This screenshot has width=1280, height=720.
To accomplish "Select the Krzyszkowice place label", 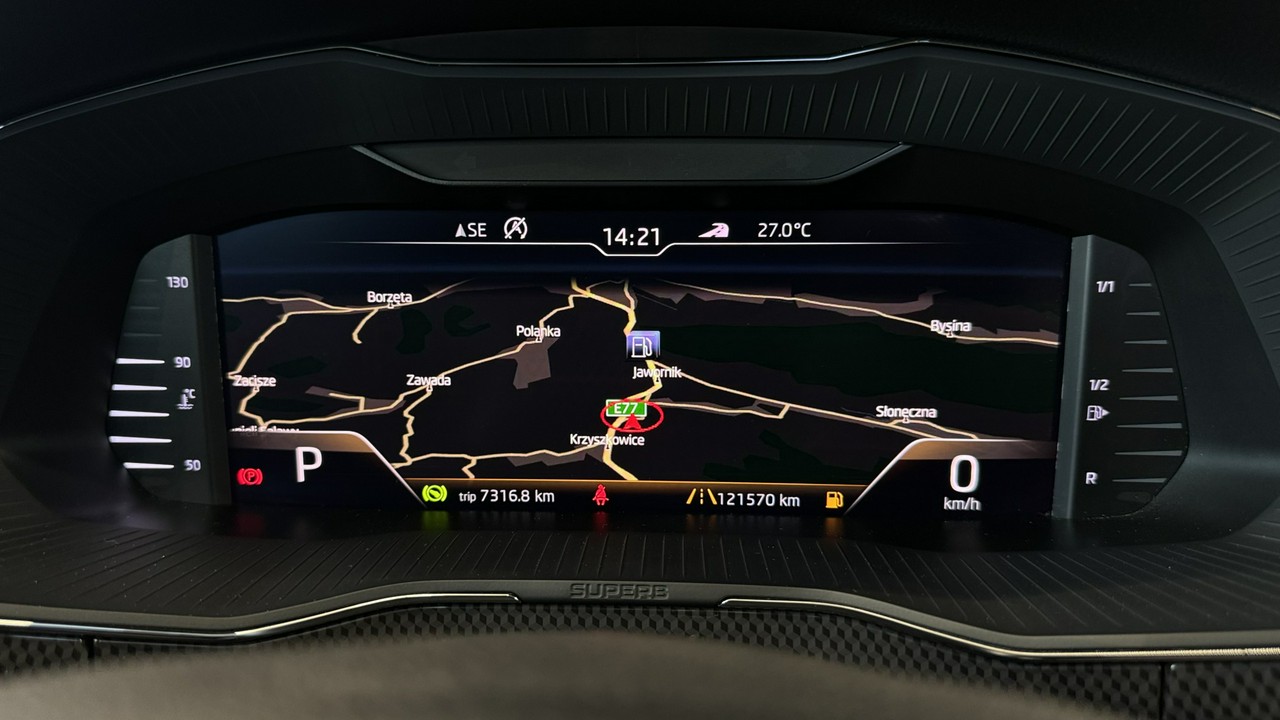I will (607, 440).
